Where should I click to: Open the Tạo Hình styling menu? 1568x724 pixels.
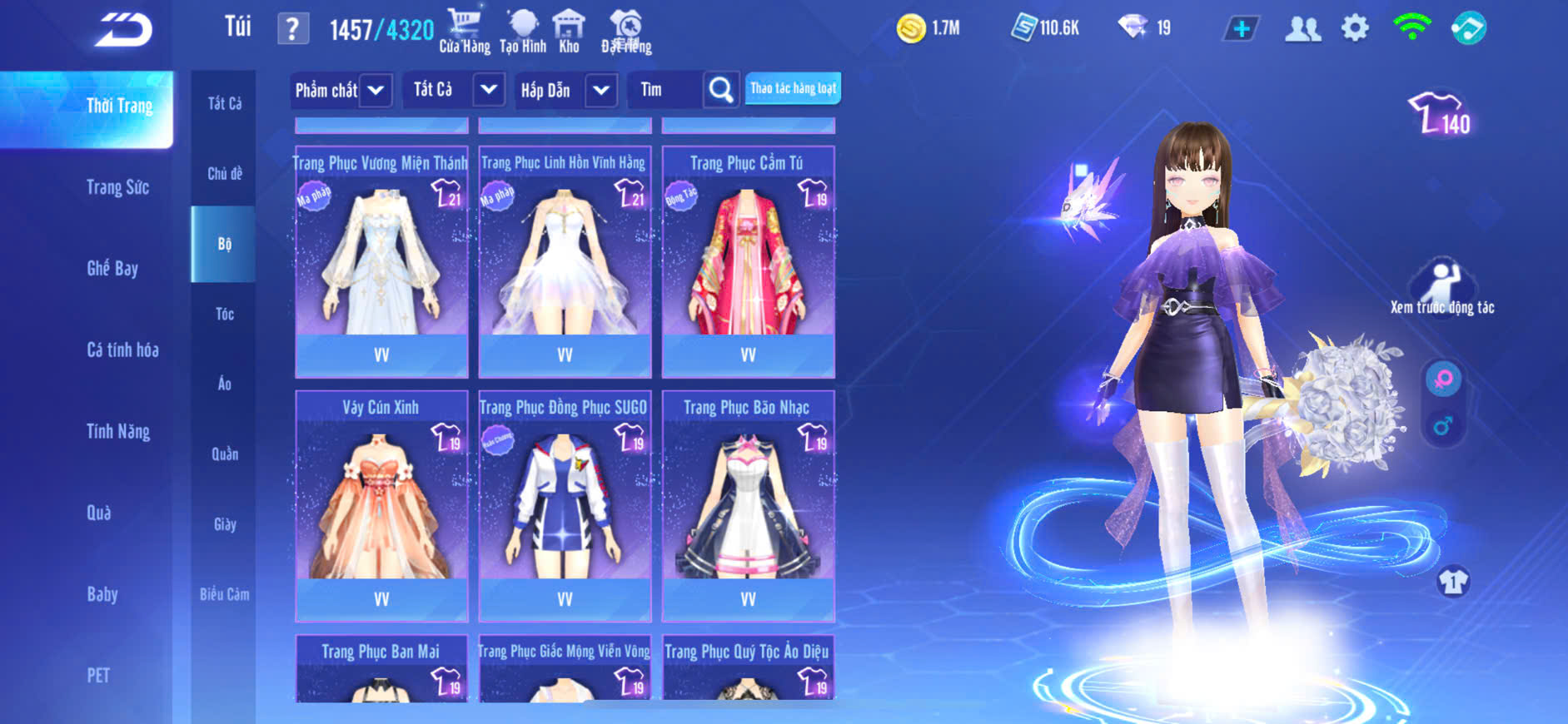coord(523,31)
